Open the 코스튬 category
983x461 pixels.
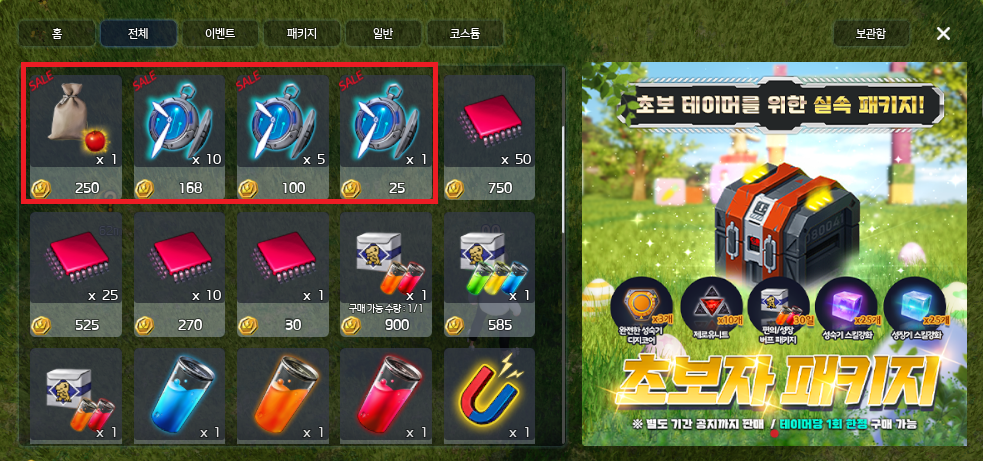coord(465,33)
